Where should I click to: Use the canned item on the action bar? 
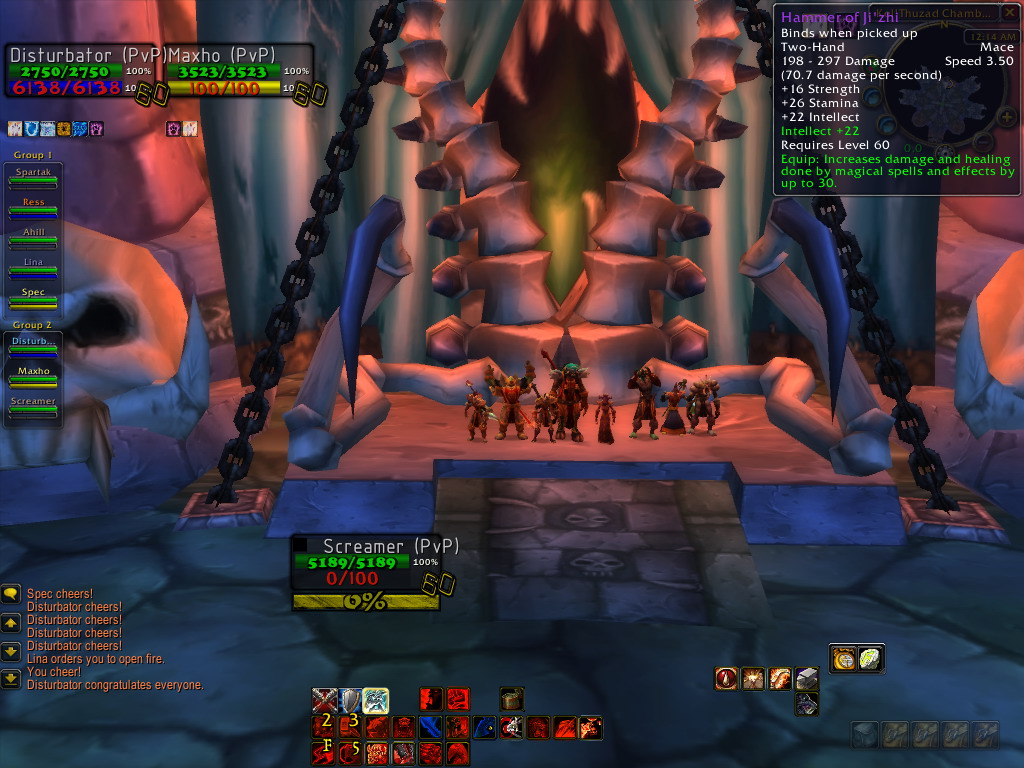pyautogui.click(x=512, y=699)
